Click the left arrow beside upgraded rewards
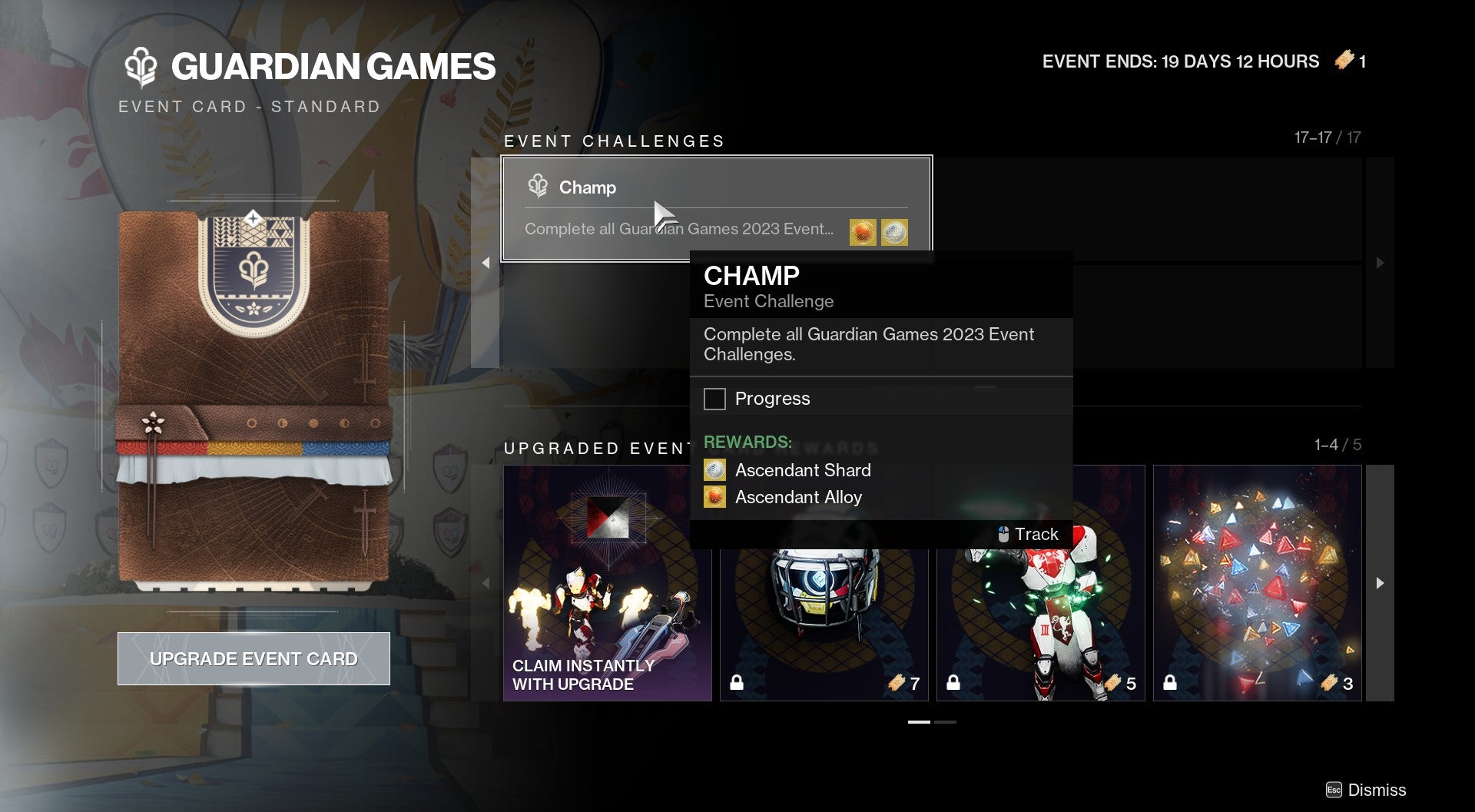The height and width of the screenshot is (812, 1475). 486,584
